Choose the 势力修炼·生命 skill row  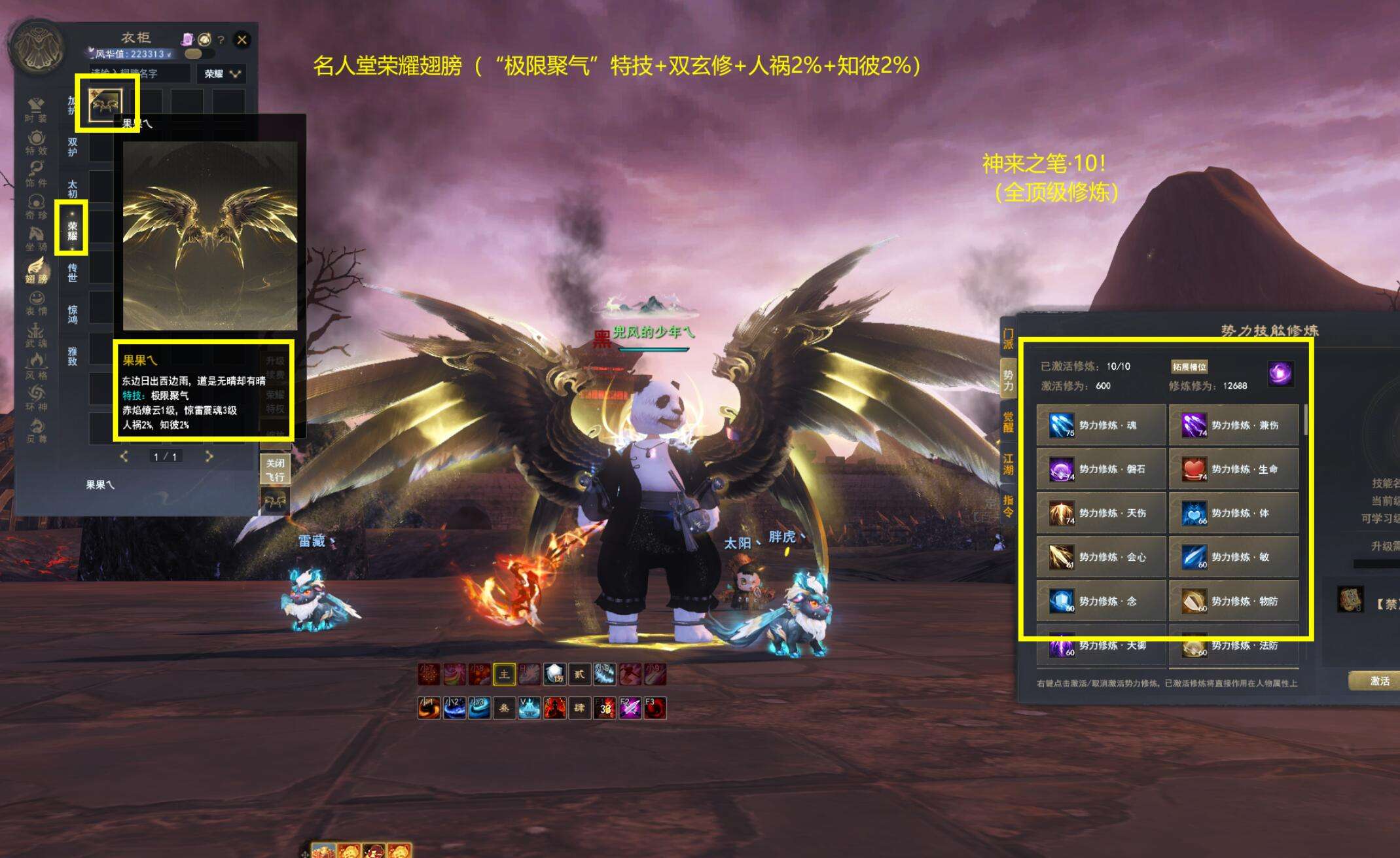coord(1233,469)
